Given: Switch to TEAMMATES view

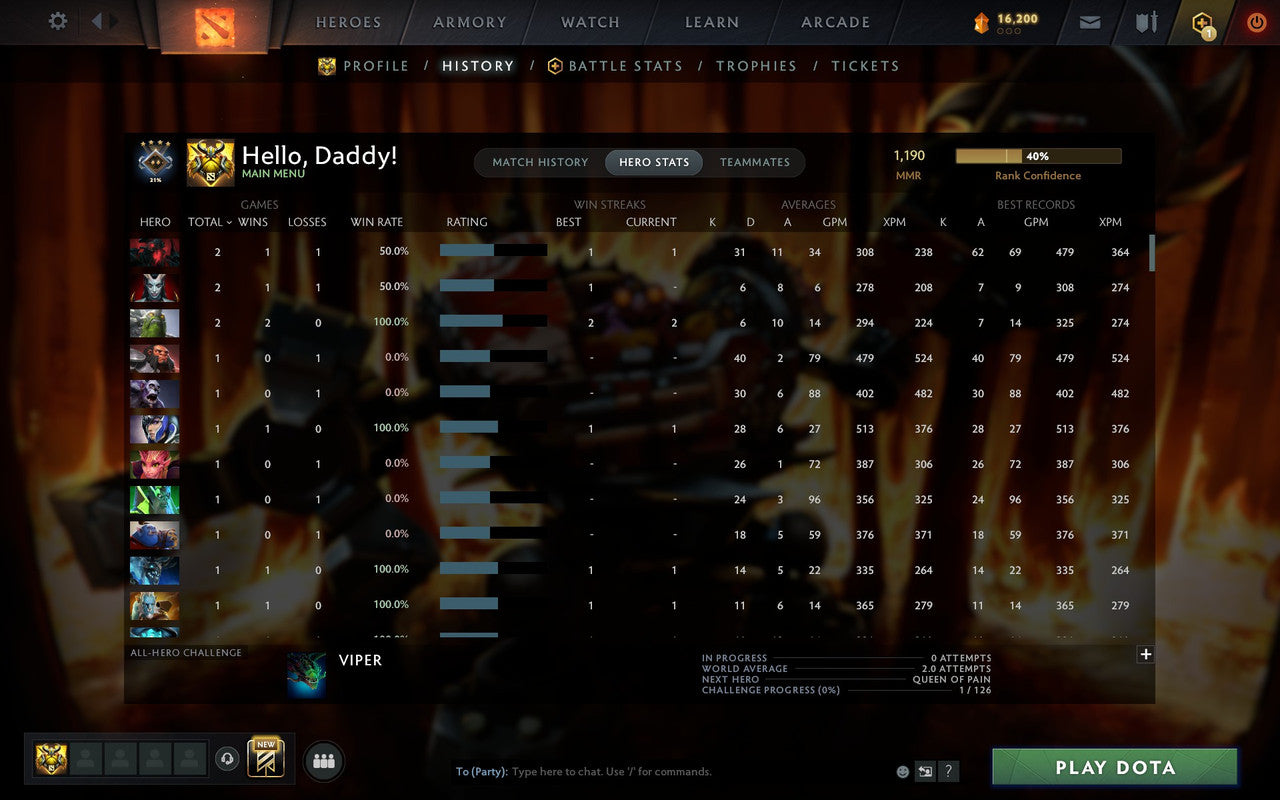Looking at the screenshot, I should tap(755, 162).
